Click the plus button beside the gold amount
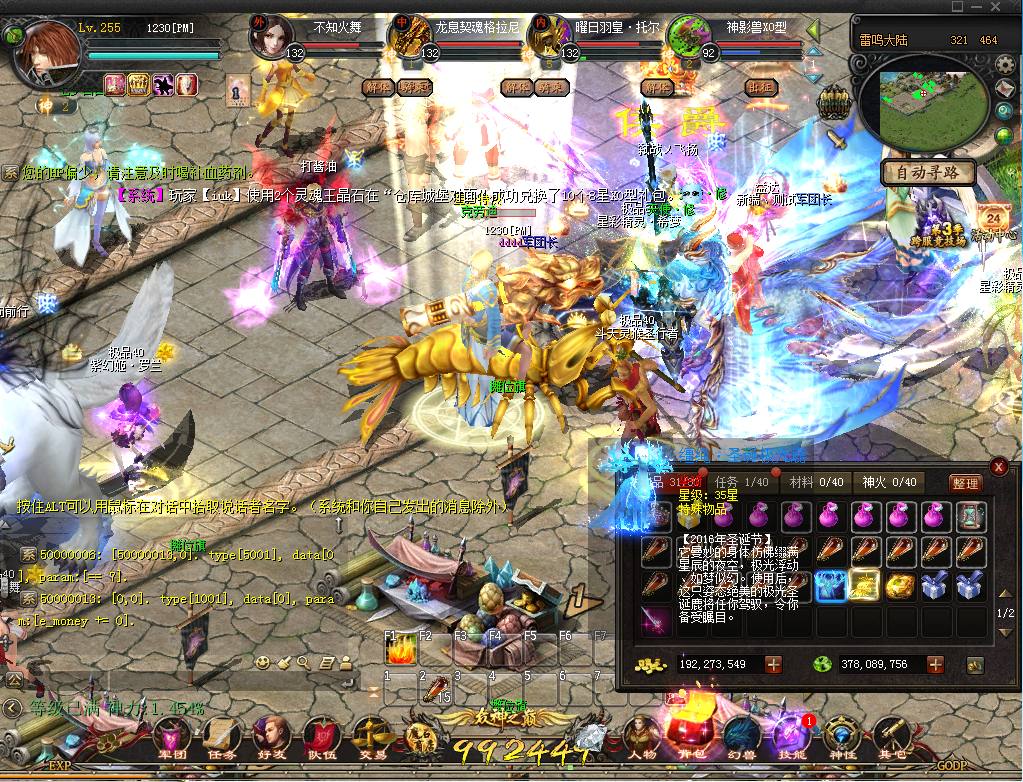Screen dimensions: 1023x782 (x=773, y=664)
